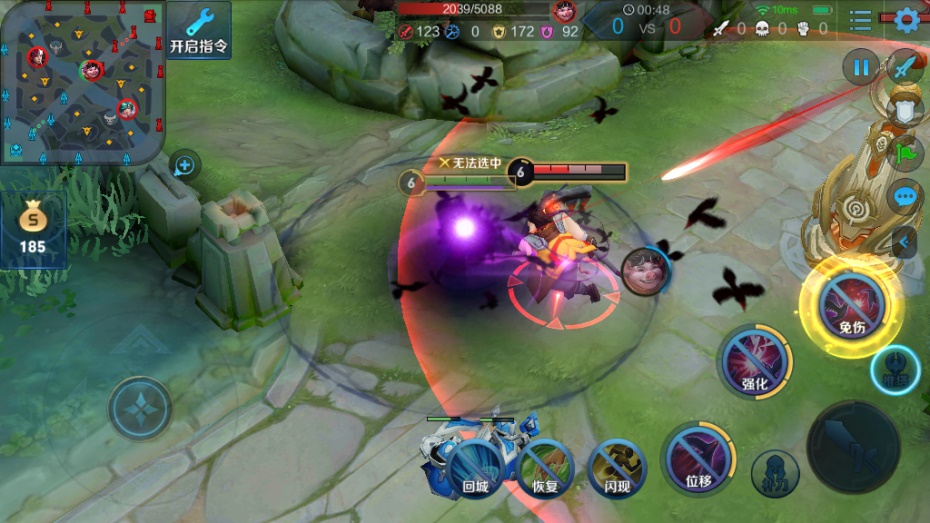Tap the blue sword signal icon
This screenshot has width=930, height=523.
click(x=906, y=68)
